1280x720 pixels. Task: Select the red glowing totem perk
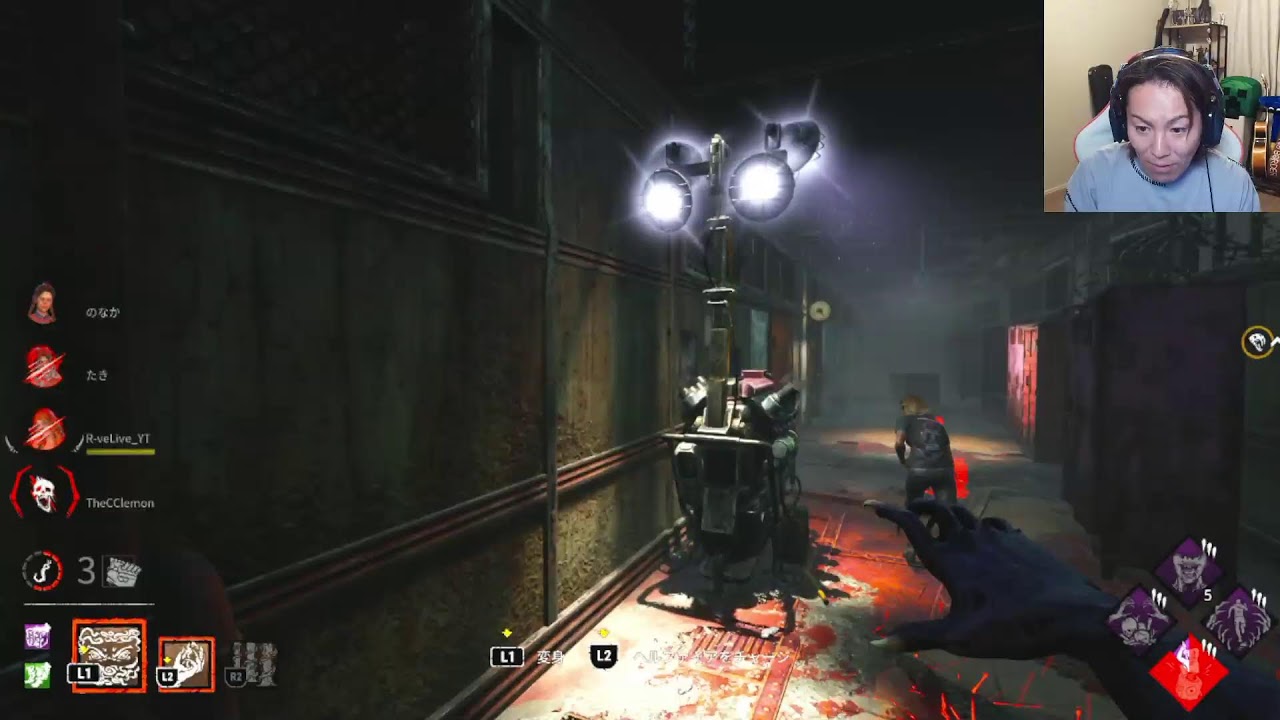pyautogui.click(x=1189, y=667)
